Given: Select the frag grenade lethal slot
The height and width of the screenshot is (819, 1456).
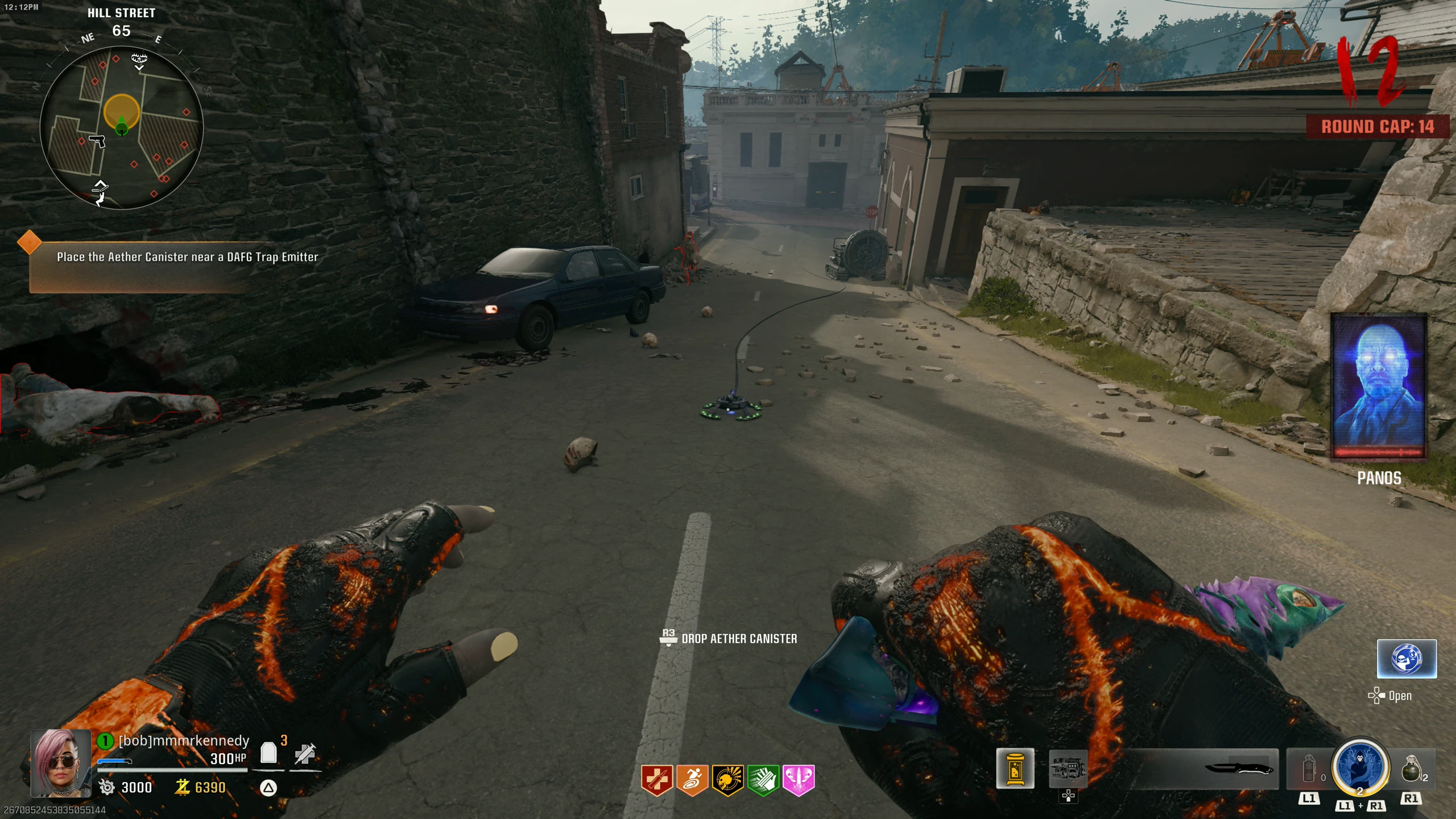Looking at the screenshot, I should pos(1412,769).
